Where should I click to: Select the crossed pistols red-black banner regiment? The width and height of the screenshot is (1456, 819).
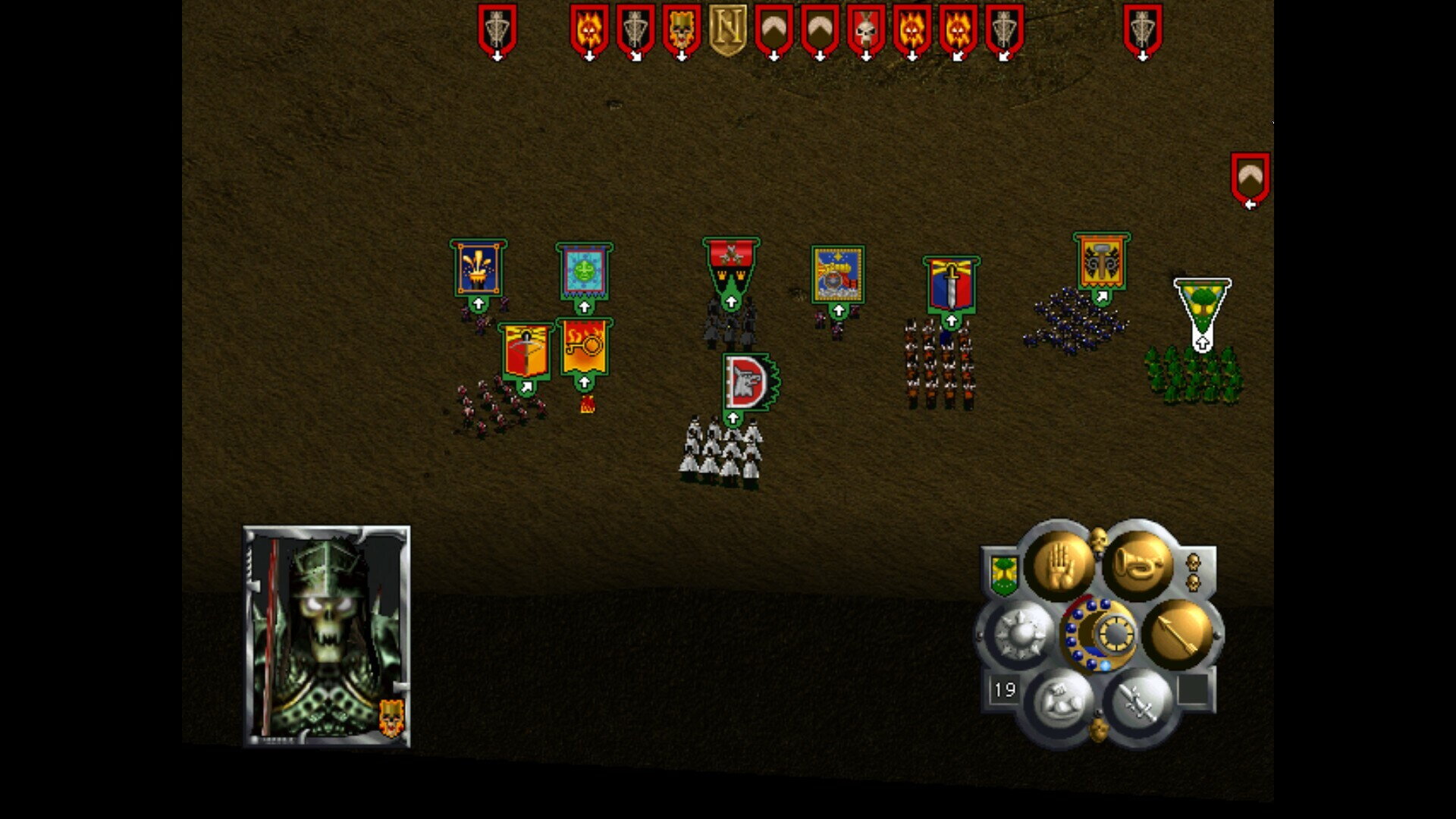point(730,265)
